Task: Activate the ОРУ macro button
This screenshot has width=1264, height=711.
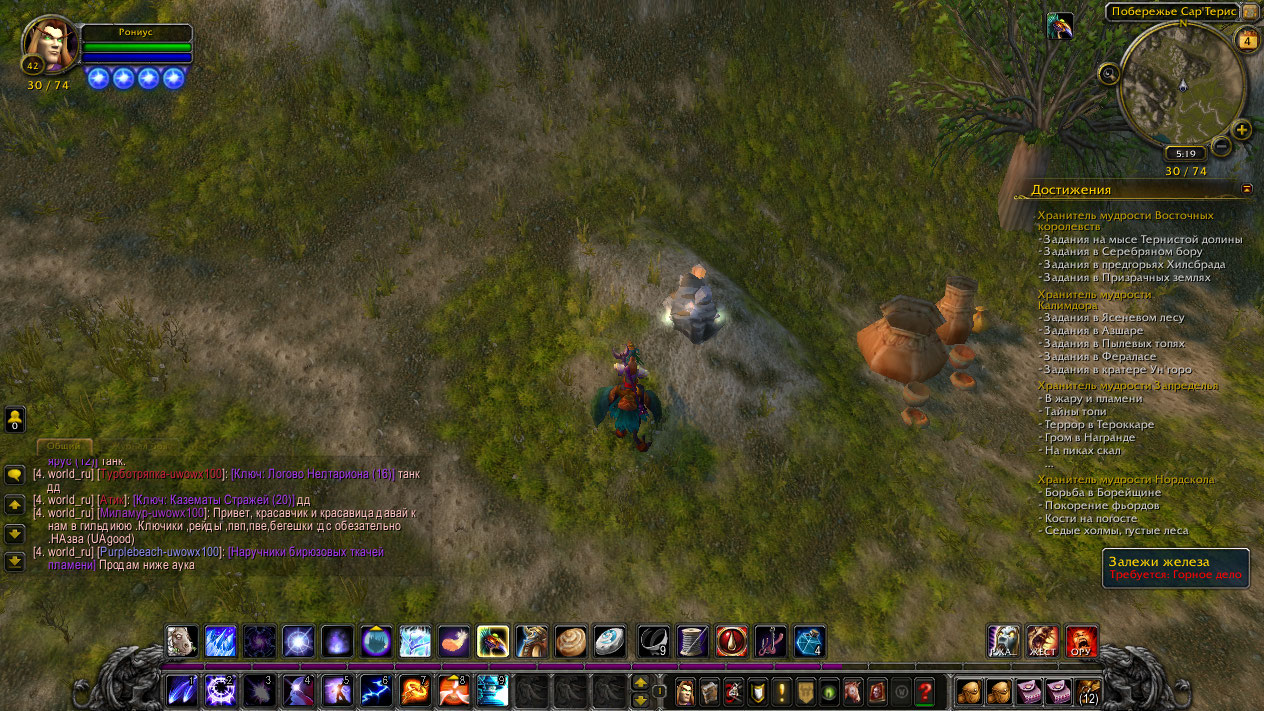Action: click(x=1081, y=641)
